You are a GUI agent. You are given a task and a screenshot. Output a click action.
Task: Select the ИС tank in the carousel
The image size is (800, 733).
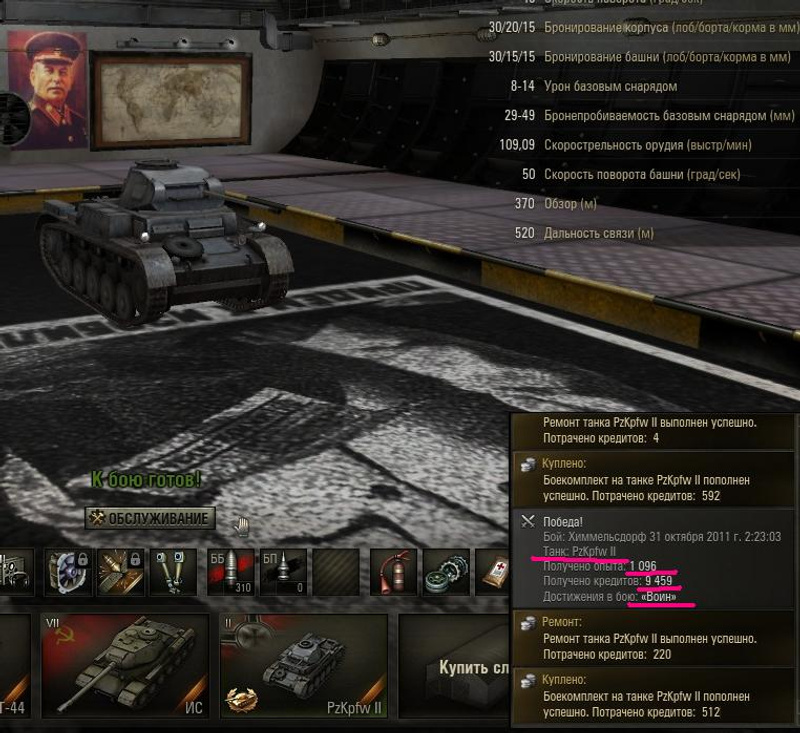[x=124, y=666]
